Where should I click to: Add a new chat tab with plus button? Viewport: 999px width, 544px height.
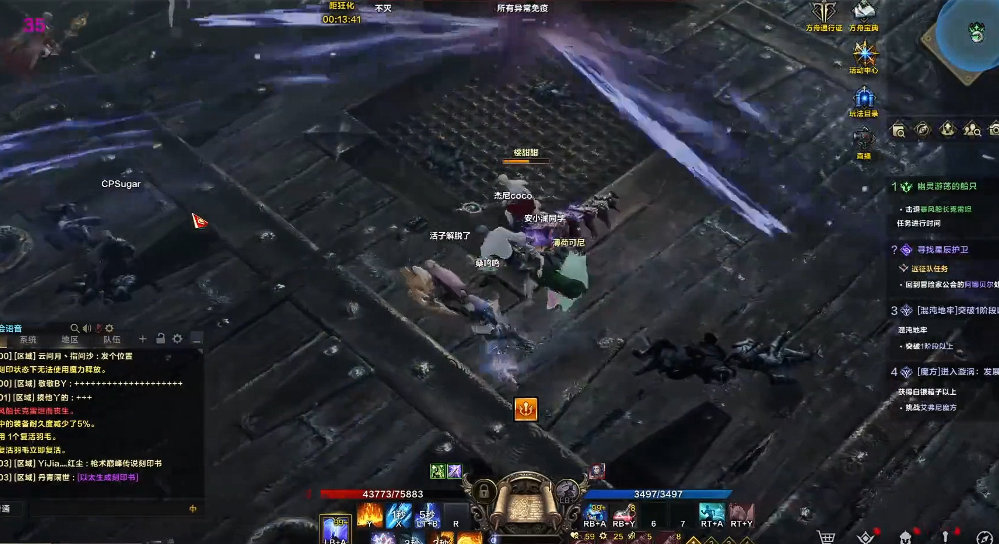[143, 339]
